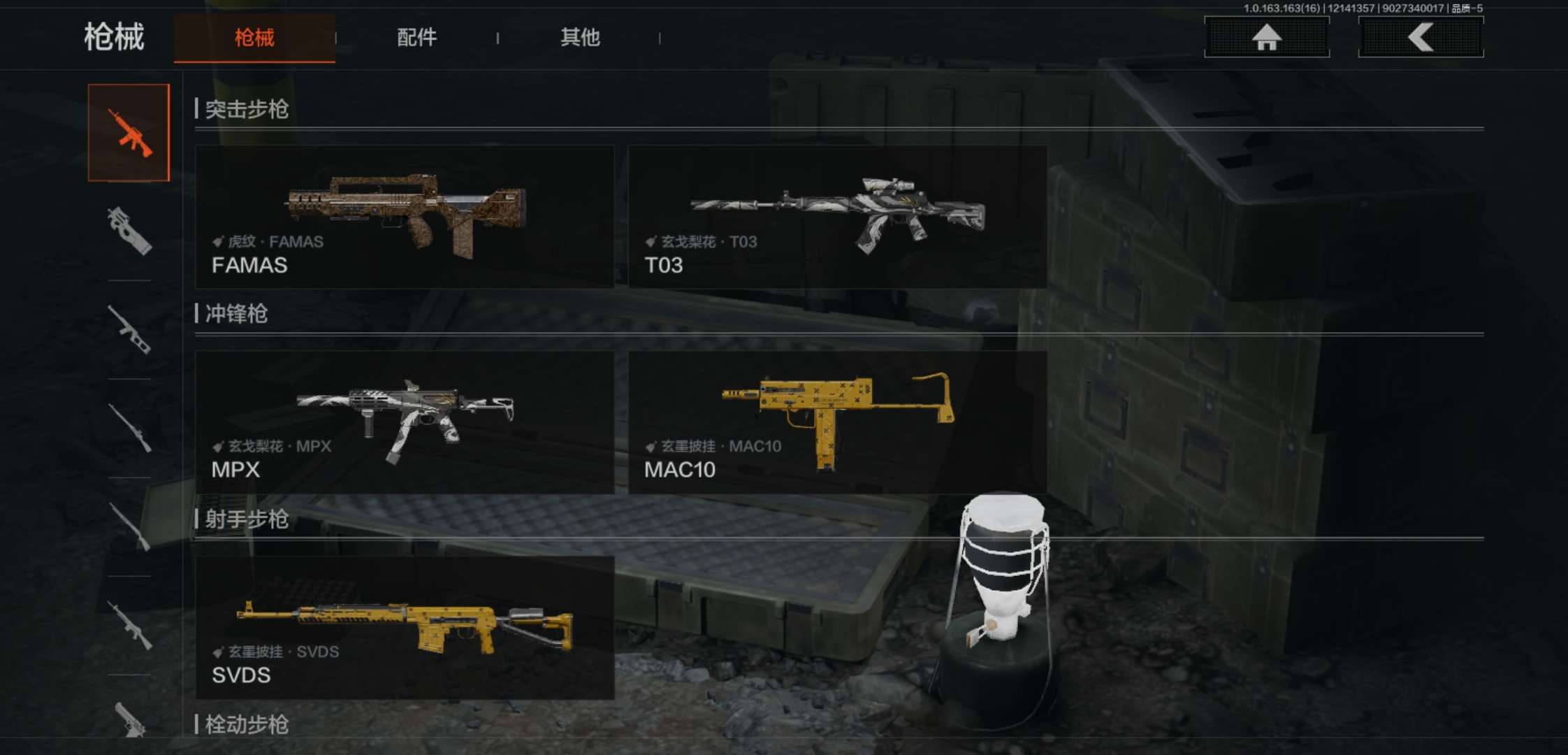Select the 其他 tab

(580, 38)
